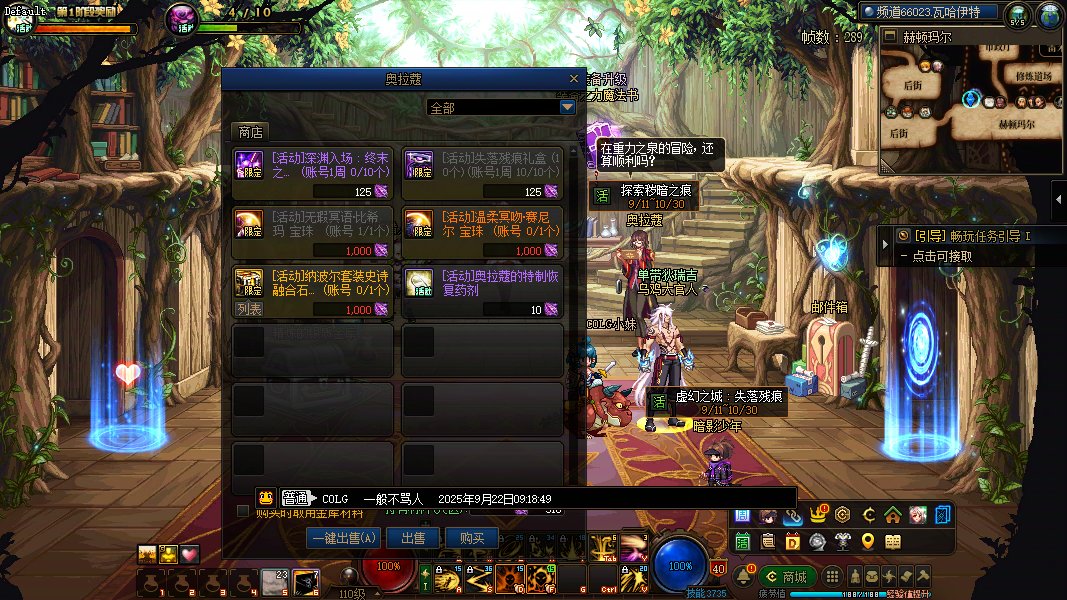Choose the 无瑕冥语·比希玛 宝珠 item
1067x600 pixels.
[312, 232]
